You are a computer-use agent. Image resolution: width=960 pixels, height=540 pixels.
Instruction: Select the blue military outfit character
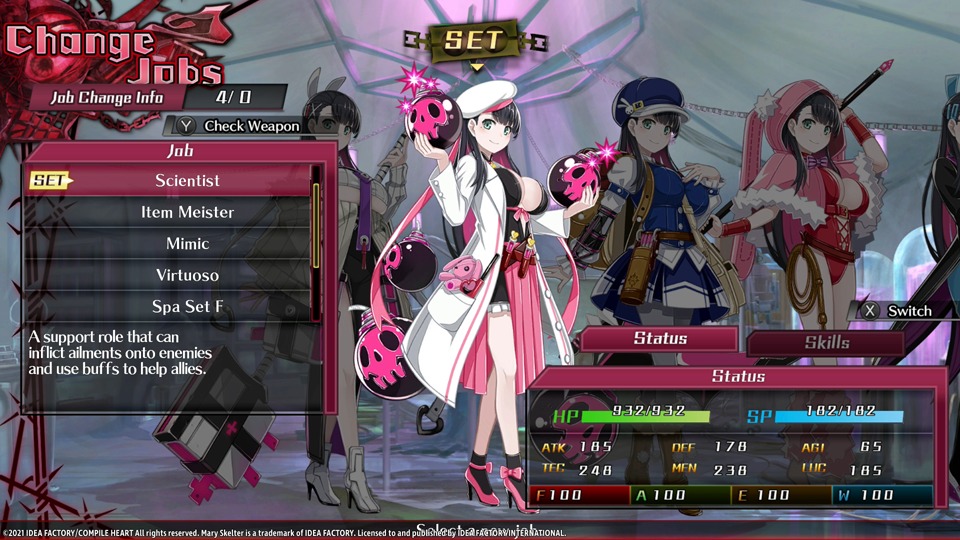click(x=655, y=200)
